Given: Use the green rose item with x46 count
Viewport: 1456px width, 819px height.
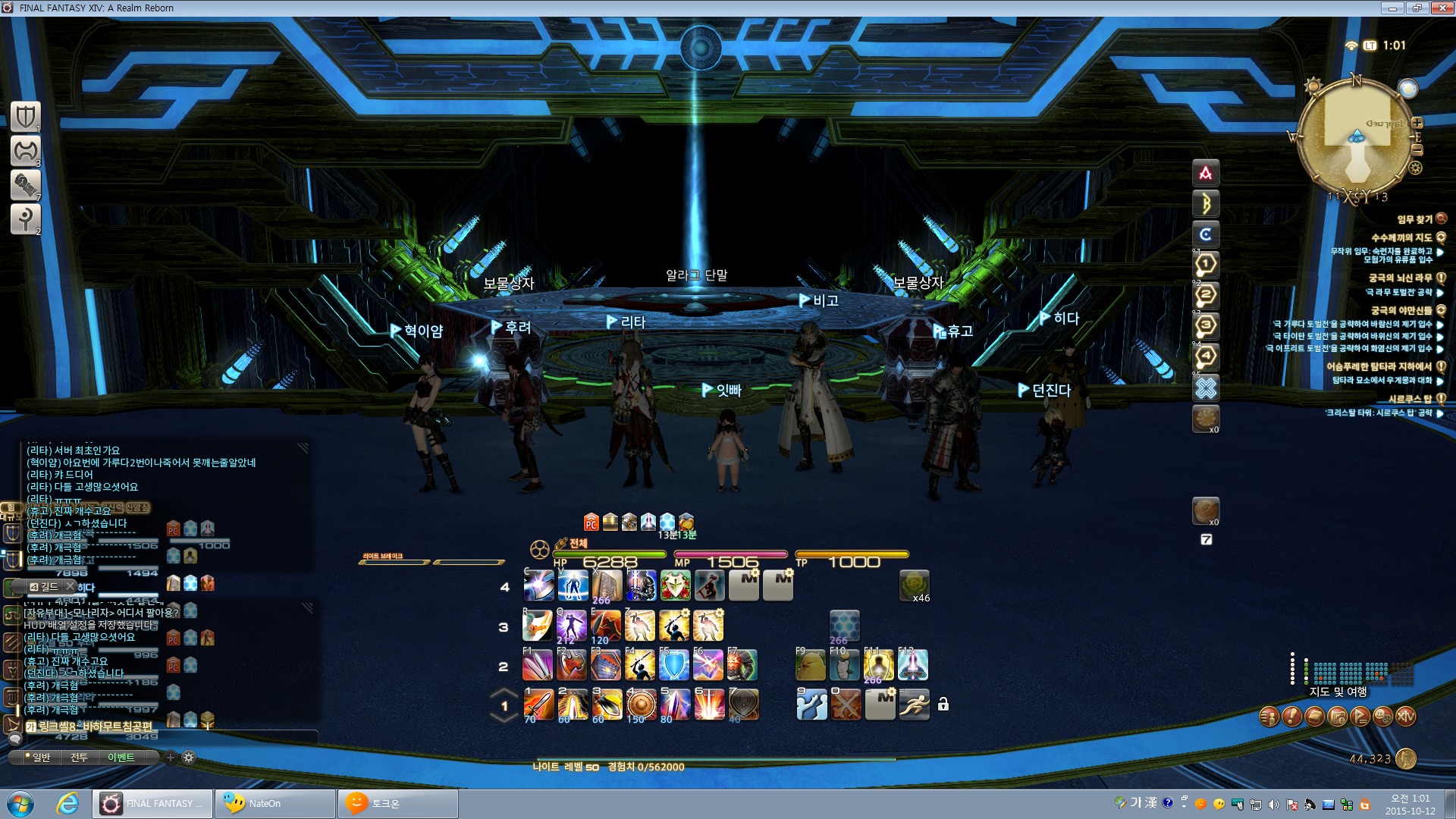Looking at the screenshot, I should (914, 585).
